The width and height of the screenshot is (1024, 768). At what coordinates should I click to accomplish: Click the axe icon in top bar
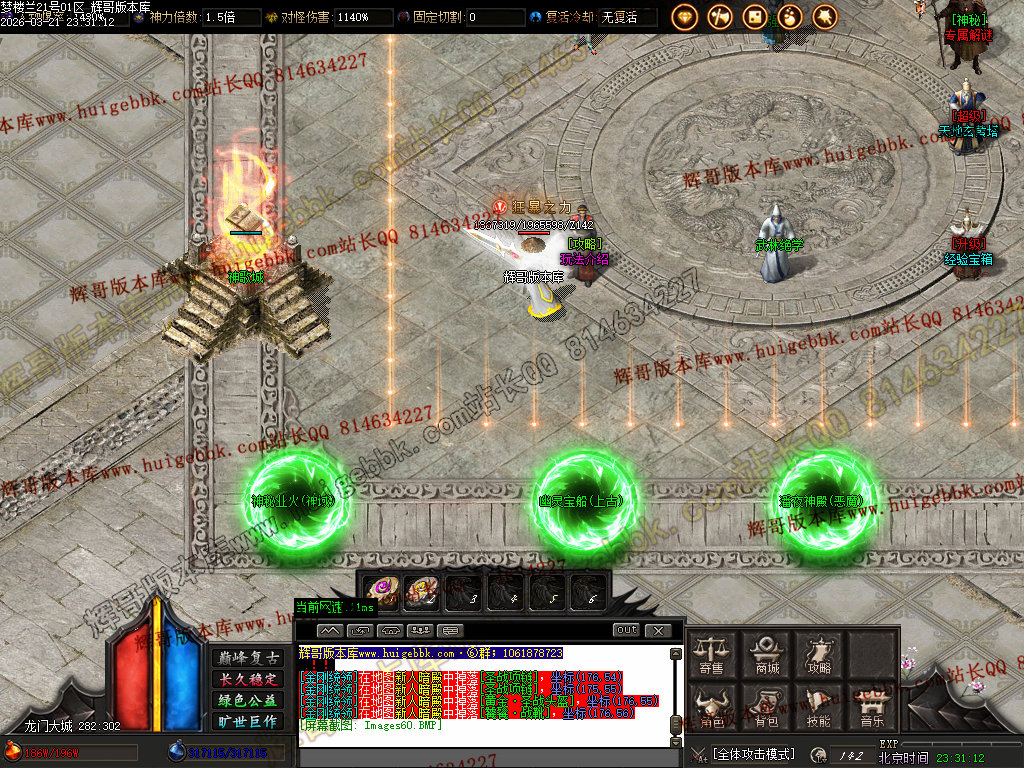click(x=720, y=16)
